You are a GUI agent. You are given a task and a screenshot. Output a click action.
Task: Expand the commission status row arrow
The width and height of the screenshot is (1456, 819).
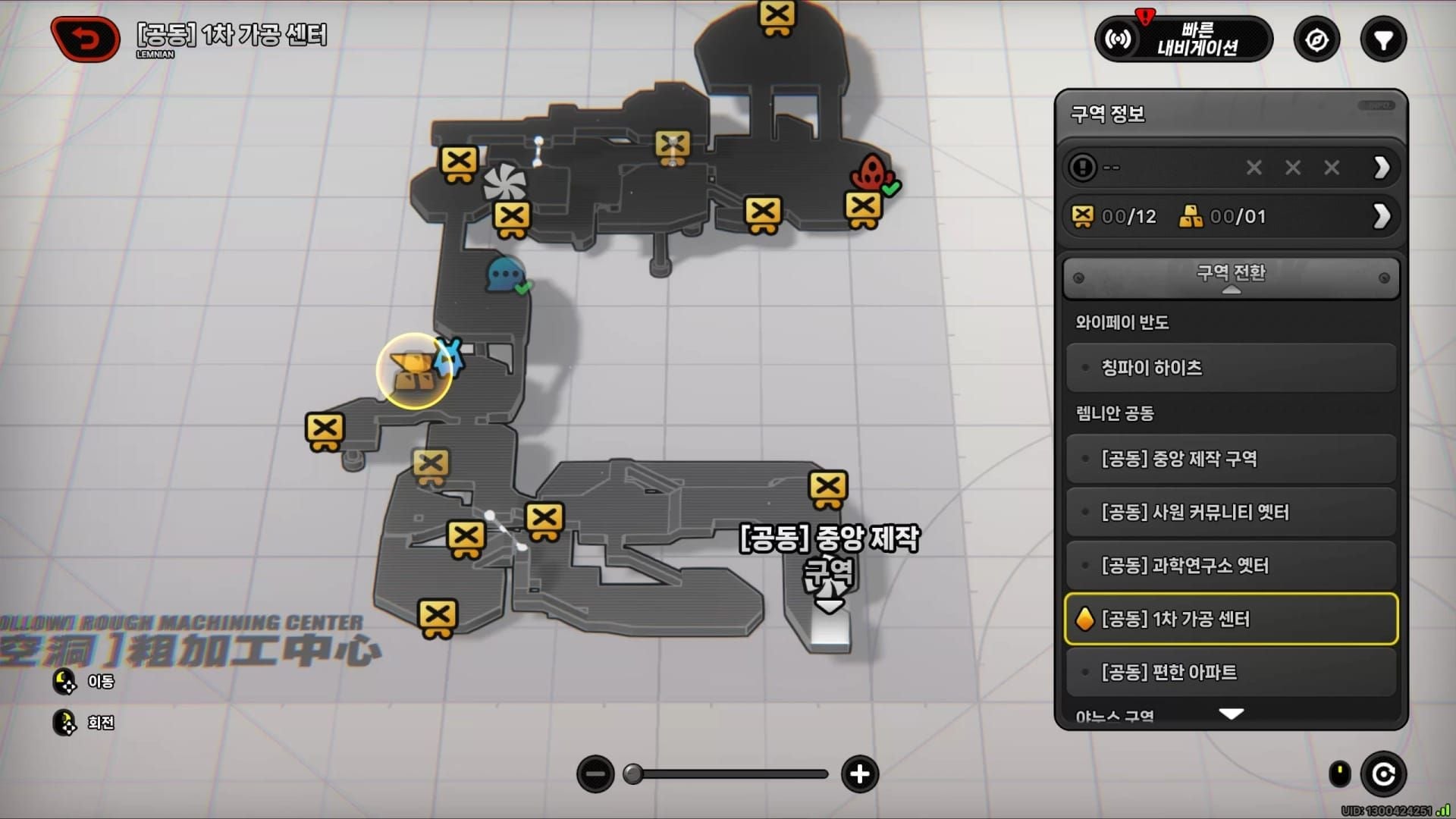[x=1381, y=168]
